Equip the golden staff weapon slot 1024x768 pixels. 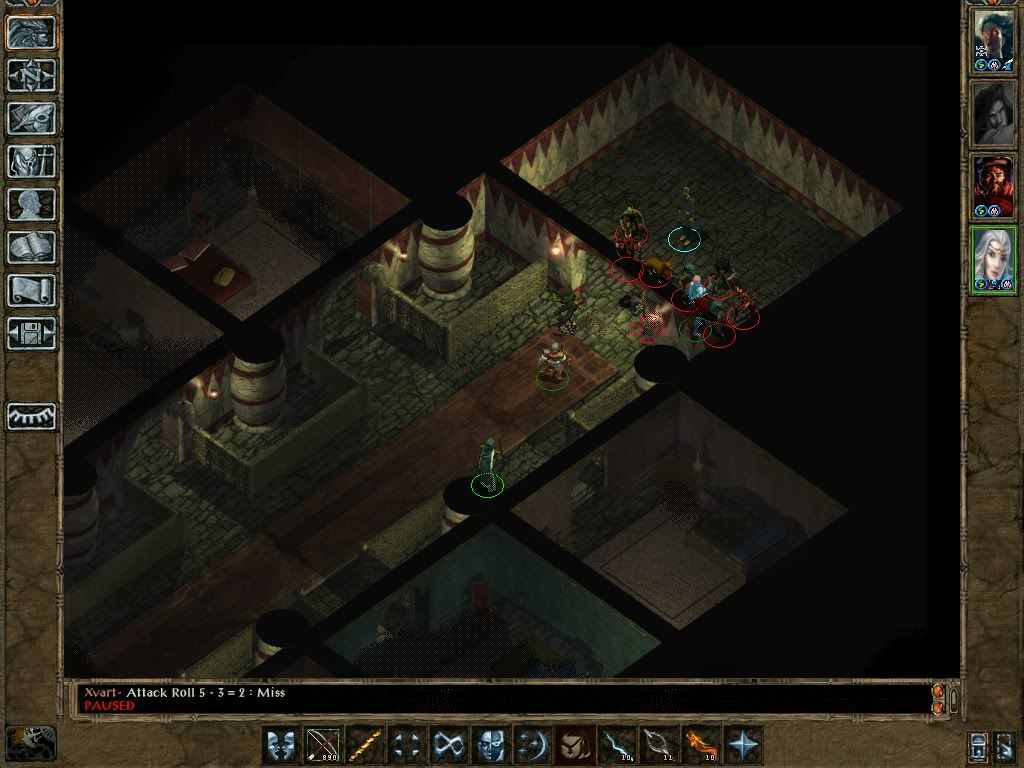point(364,745)
